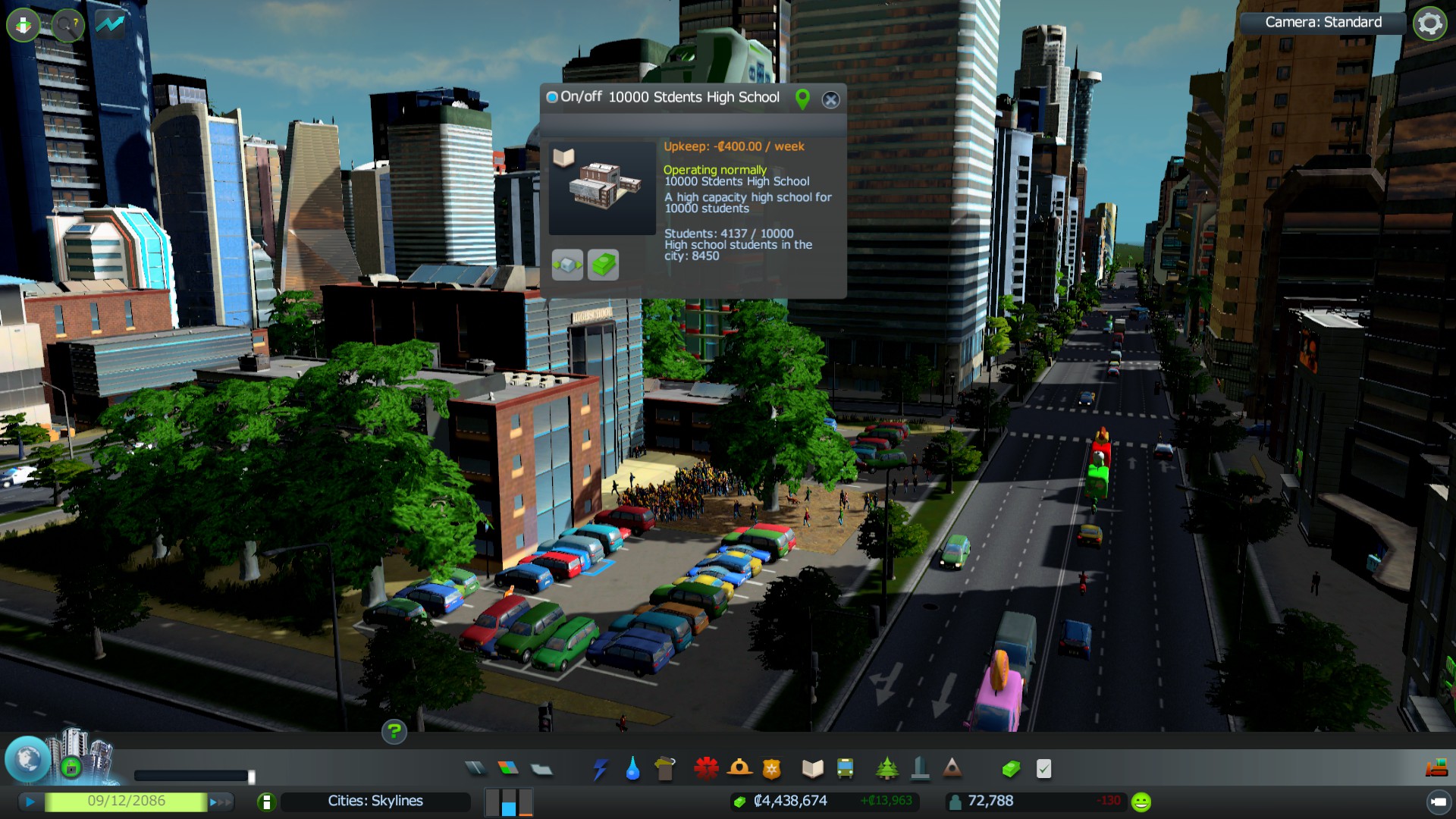
Task: Show the Parks tree menu
Action: pos(886,769)
